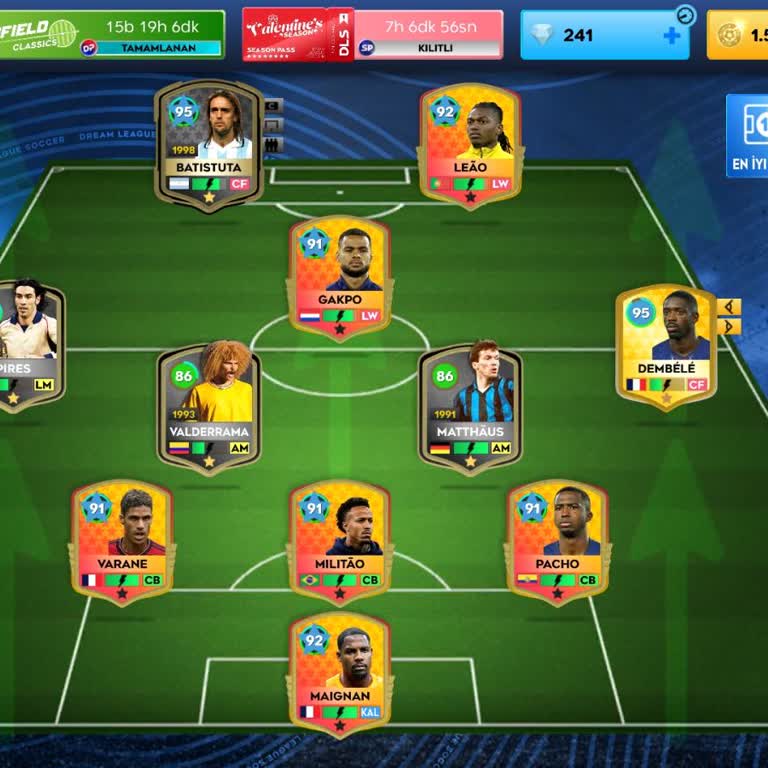The image size is (768, 768).
Task: Choose the Varane defender card
Action: (x=122, y=541)
